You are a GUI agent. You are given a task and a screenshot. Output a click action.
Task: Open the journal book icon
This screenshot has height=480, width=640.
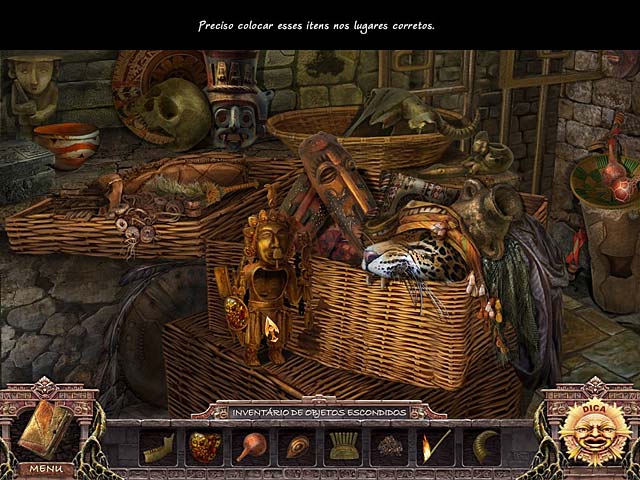46,427
